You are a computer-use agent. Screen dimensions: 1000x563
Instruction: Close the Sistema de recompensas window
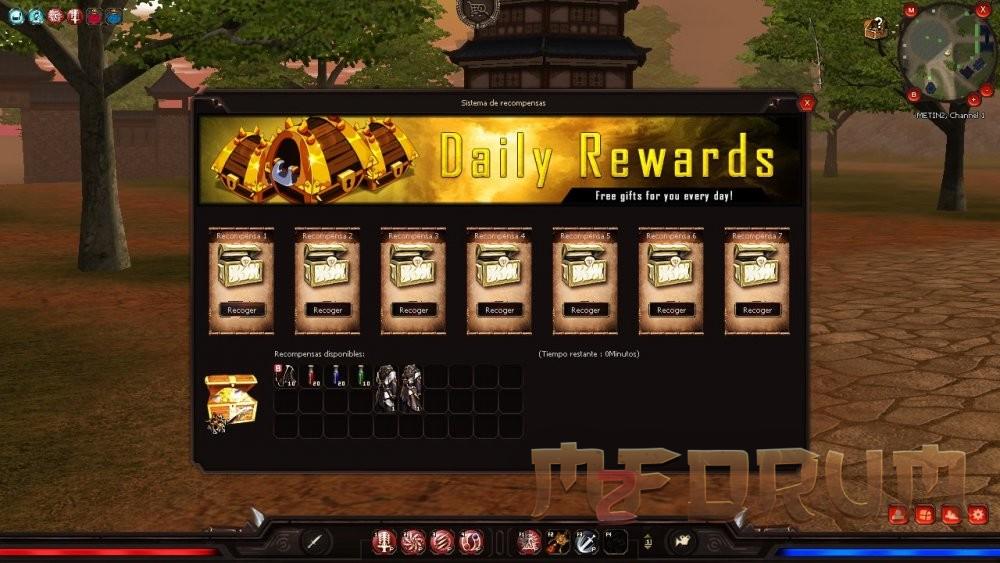(x=807, y=102)
